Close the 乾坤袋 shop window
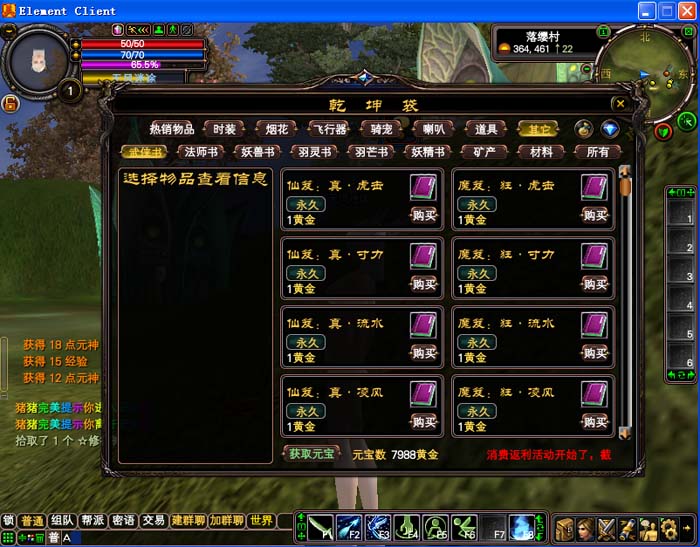 point(620,103)
